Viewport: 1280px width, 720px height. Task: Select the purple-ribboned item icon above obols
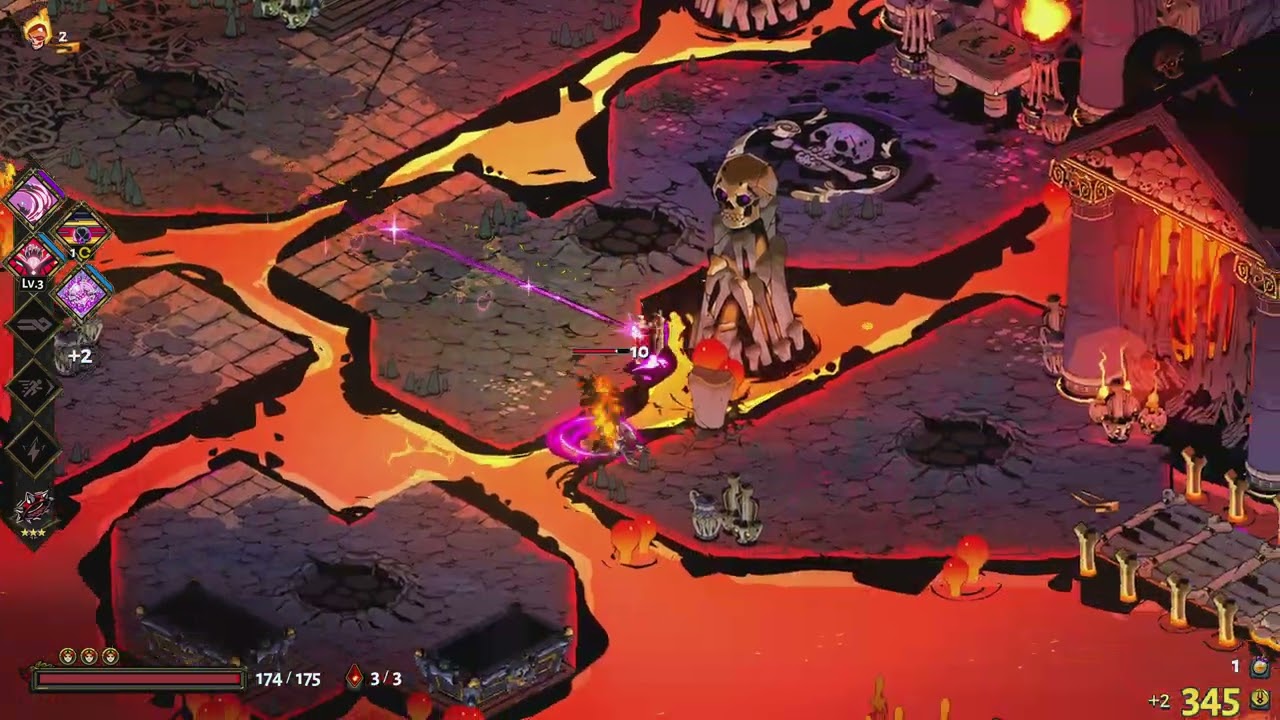[x=1260, y=666]
